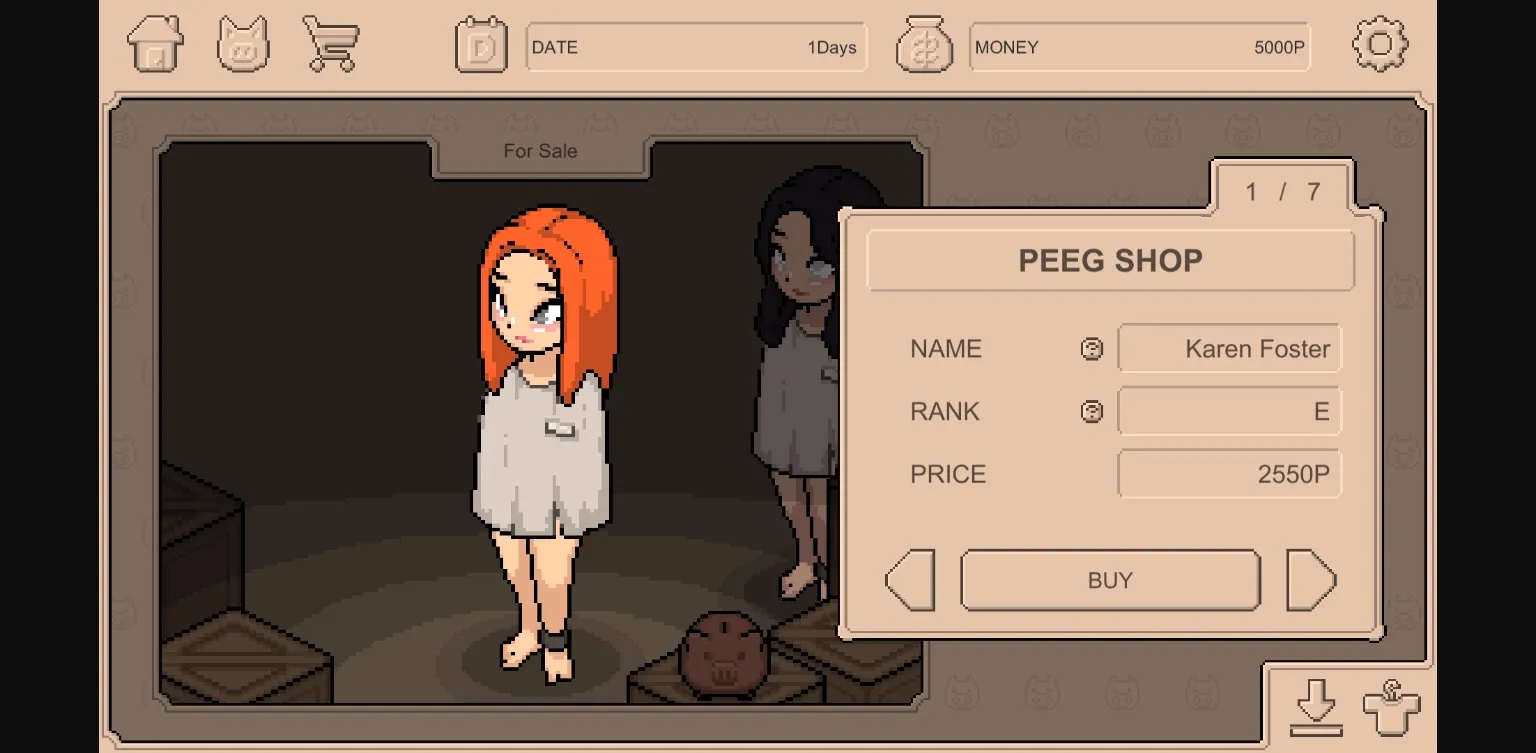Select the DATE display showing 1Days
Screen dimensions: 1536x753
click(696, 46)
